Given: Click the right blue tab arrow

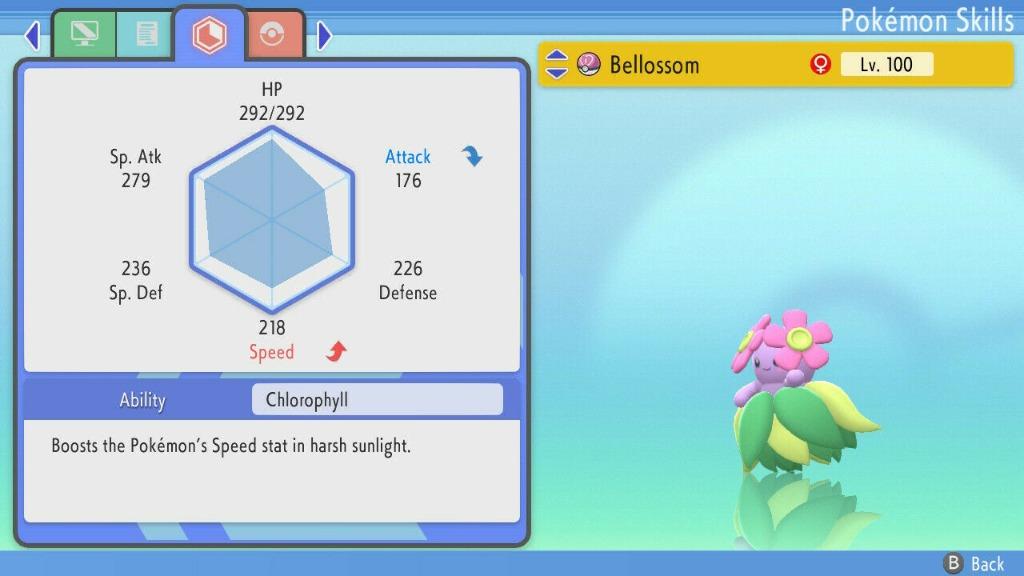Looking at the screenshot, I should click(323, 36).
